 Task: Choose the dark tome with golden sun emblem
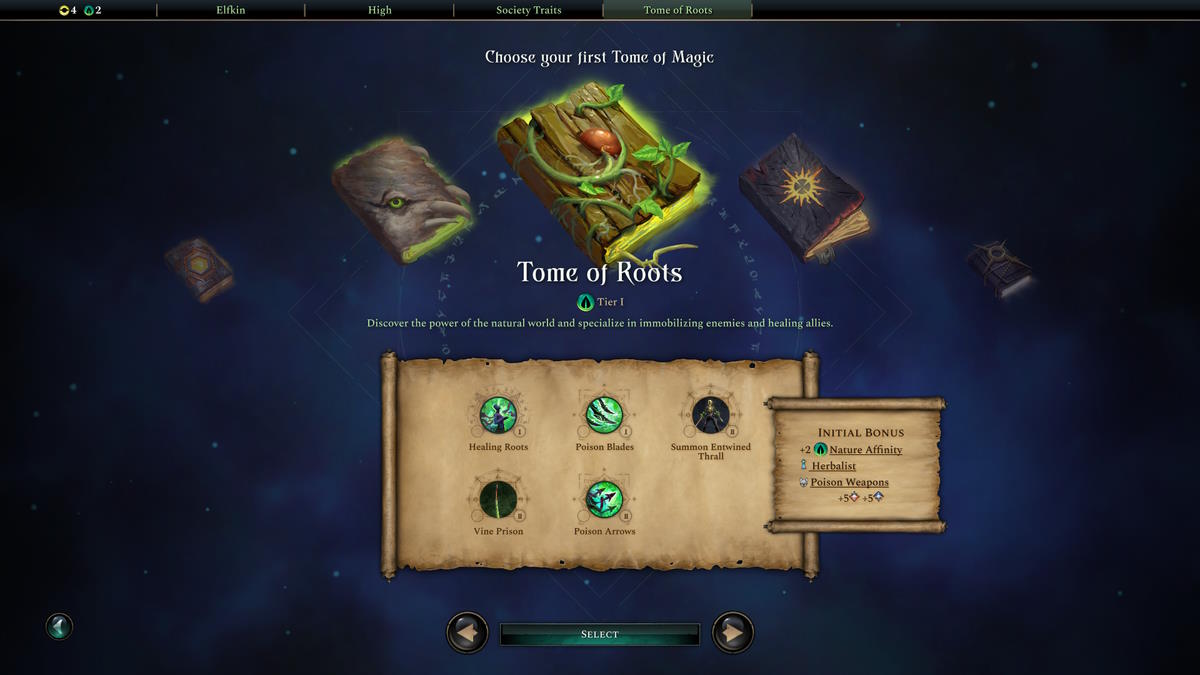point(803,197)
